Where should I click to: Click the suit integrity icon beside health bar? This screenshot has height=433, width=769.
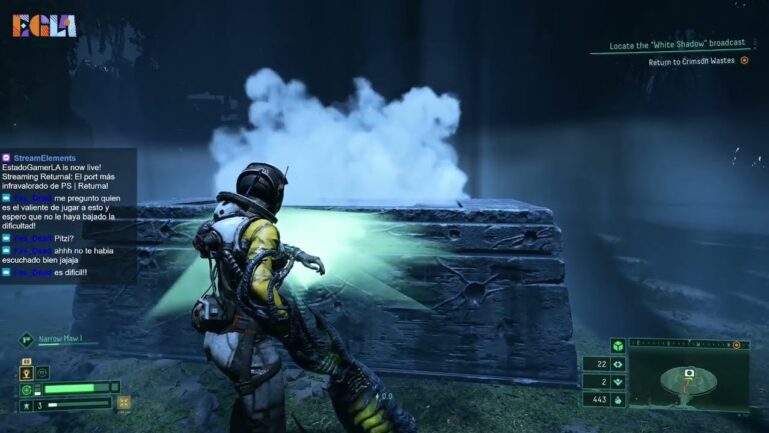tap(26, 389)
